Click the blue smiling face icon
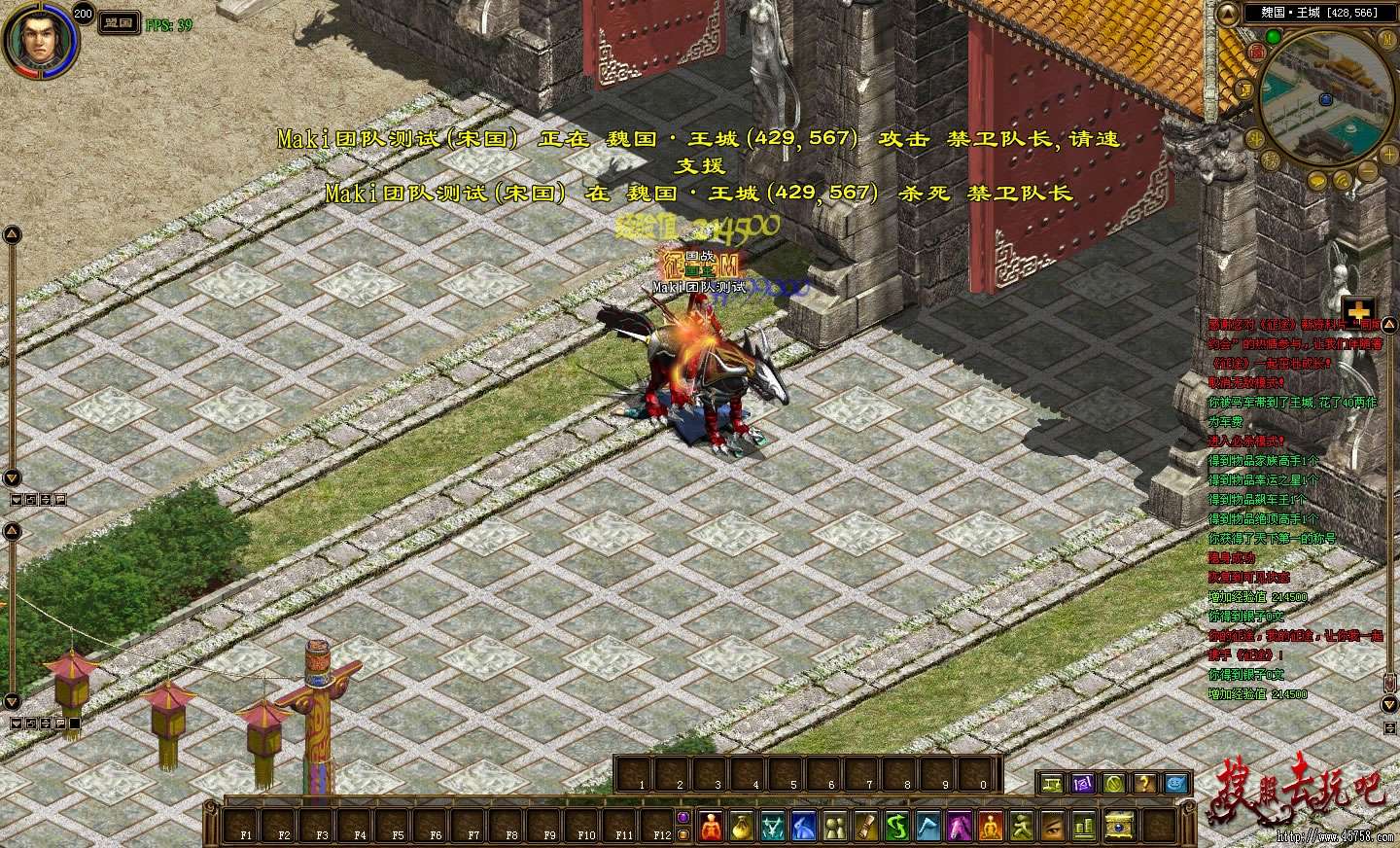 [1176, 783]
